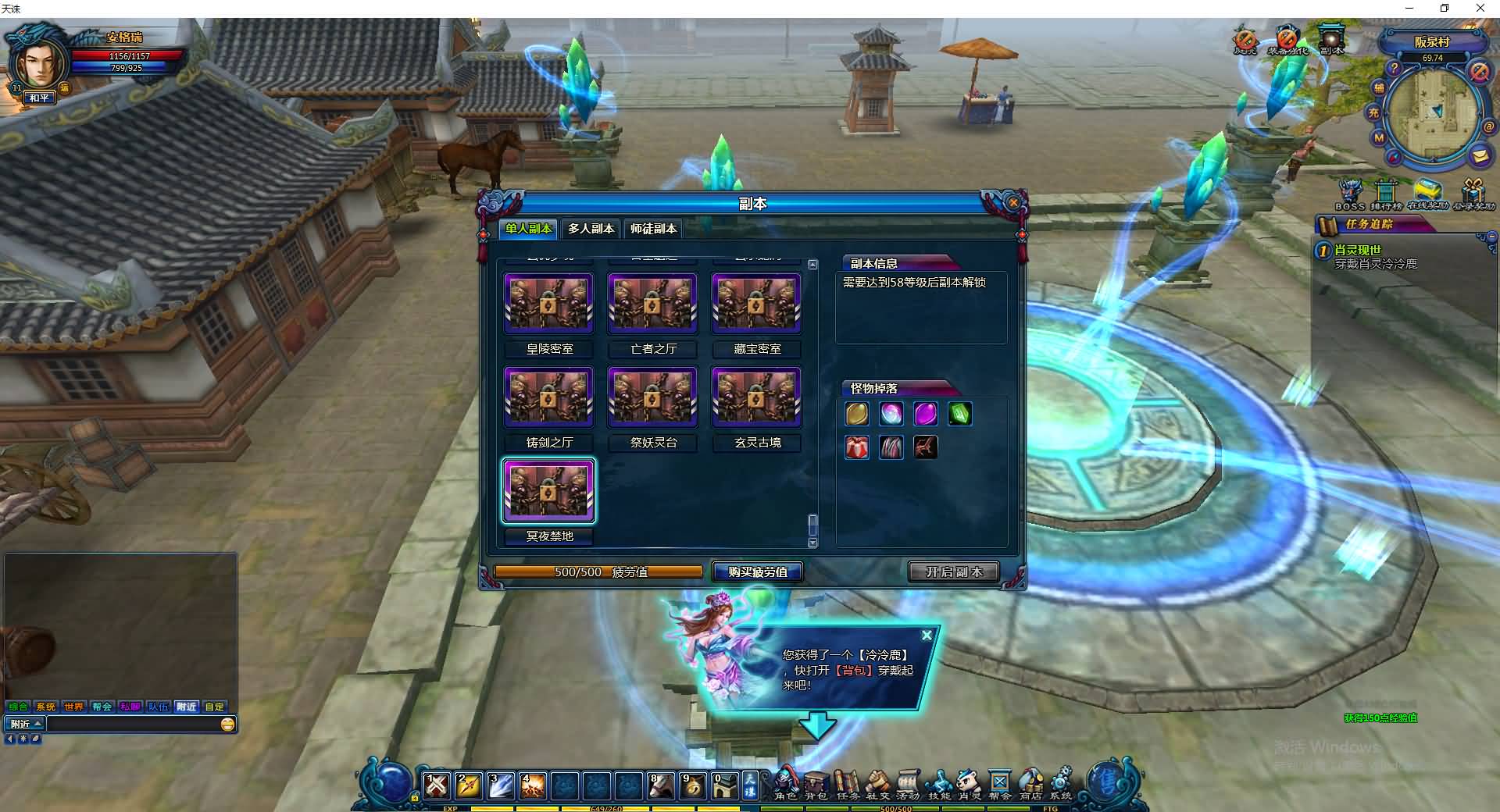Select the 冥夜禁地 dungeon tile
Image resolution: width=1500 pixels, height=812 pixels.
tap(549, 490)
